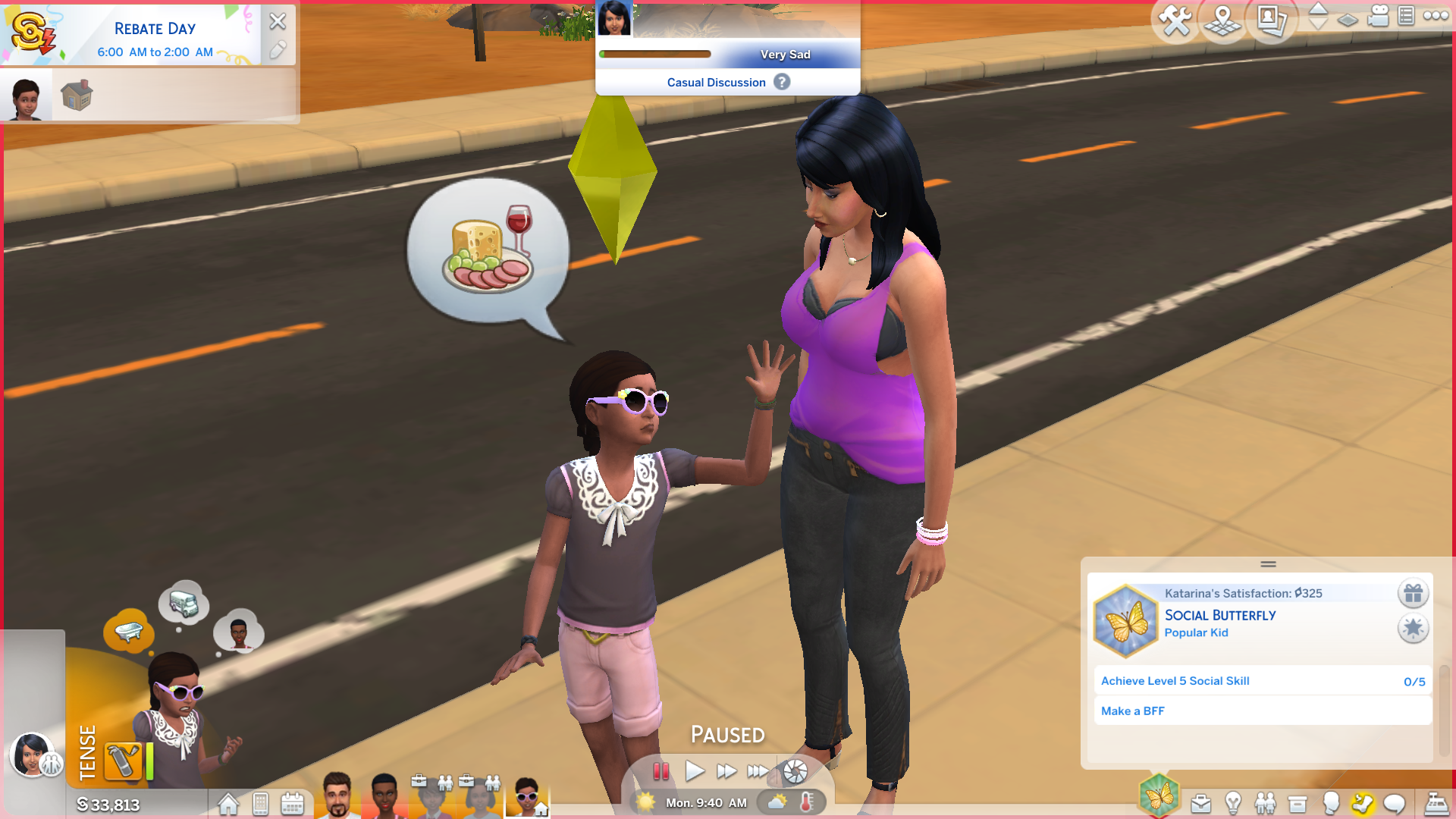Open the rewards store gift icon
The image size is (1456, 819).
tap(1413, 593)
